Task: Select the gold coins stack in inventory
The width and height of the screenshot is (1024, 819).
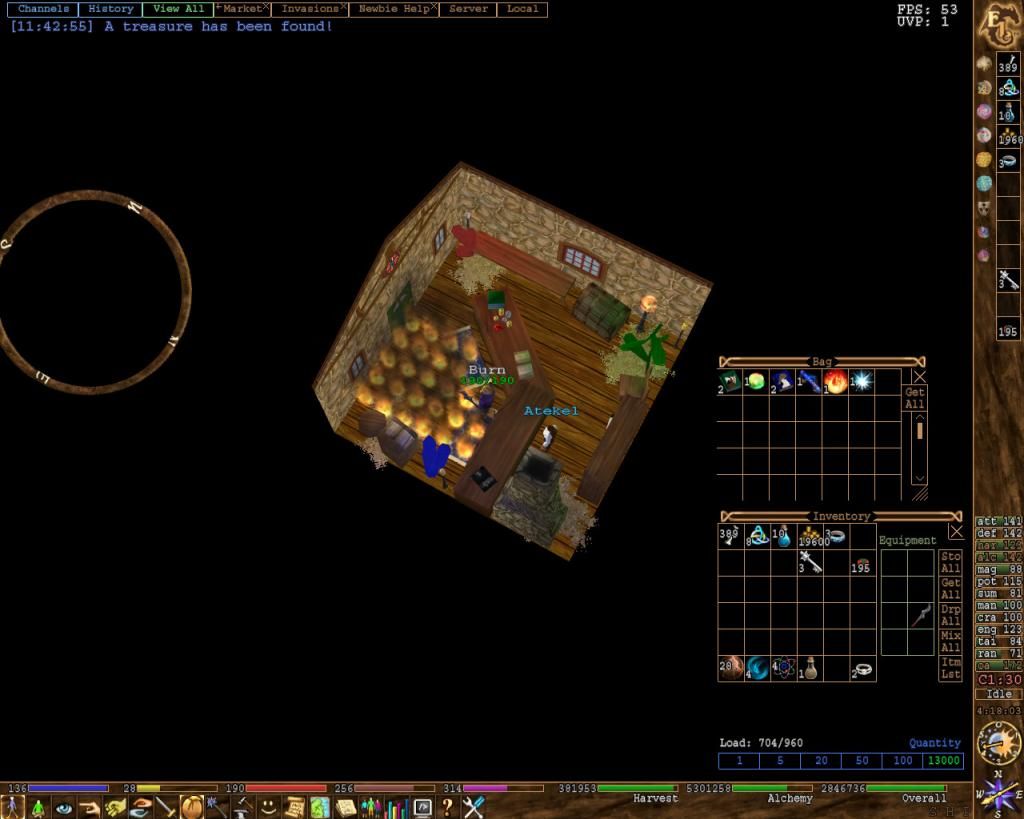Action: coord(811,536)
